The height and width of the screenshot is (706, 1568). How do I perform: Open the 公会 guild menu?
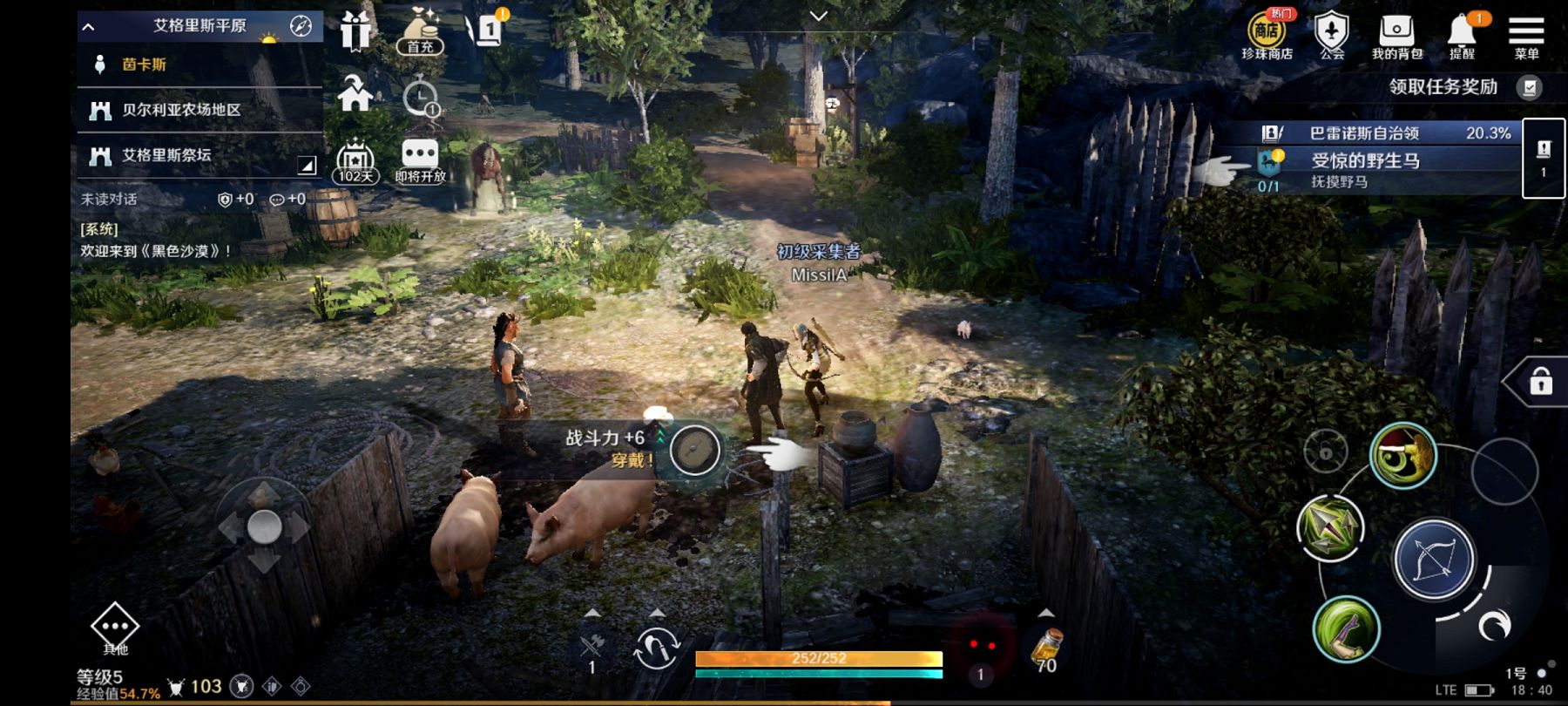tap(1331, 35)
